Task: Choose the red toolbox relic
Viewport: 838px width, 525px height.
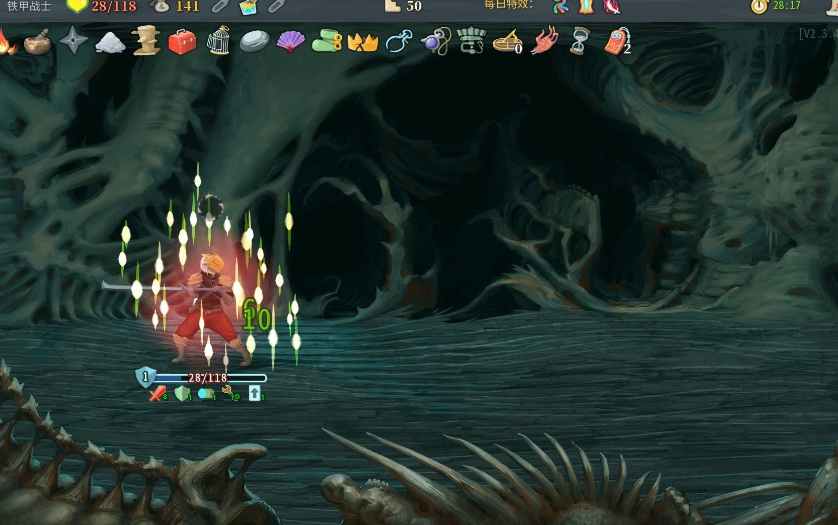Action: (182, 42)
